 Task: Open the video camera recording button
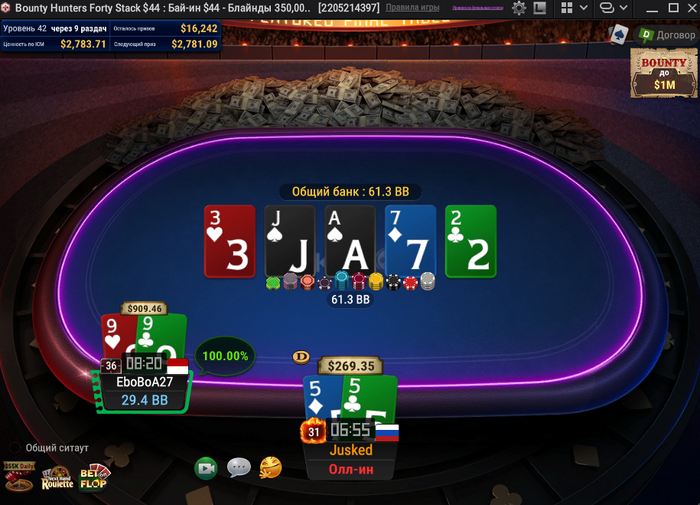(x=206, y=467)
